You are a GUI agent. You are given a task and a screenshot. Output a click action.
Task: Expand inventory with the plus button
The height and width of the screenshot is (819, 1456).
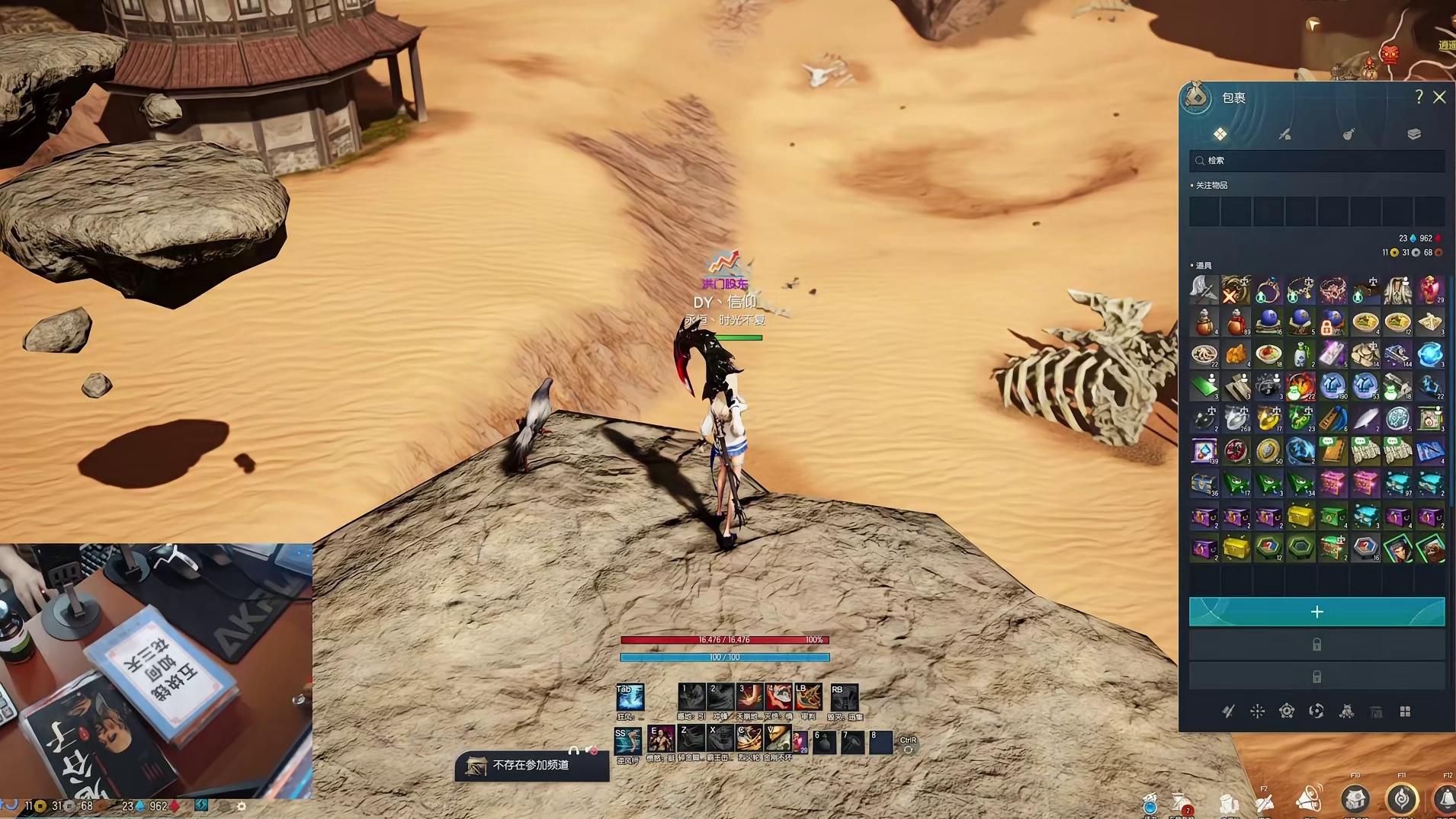(1316, 612)
